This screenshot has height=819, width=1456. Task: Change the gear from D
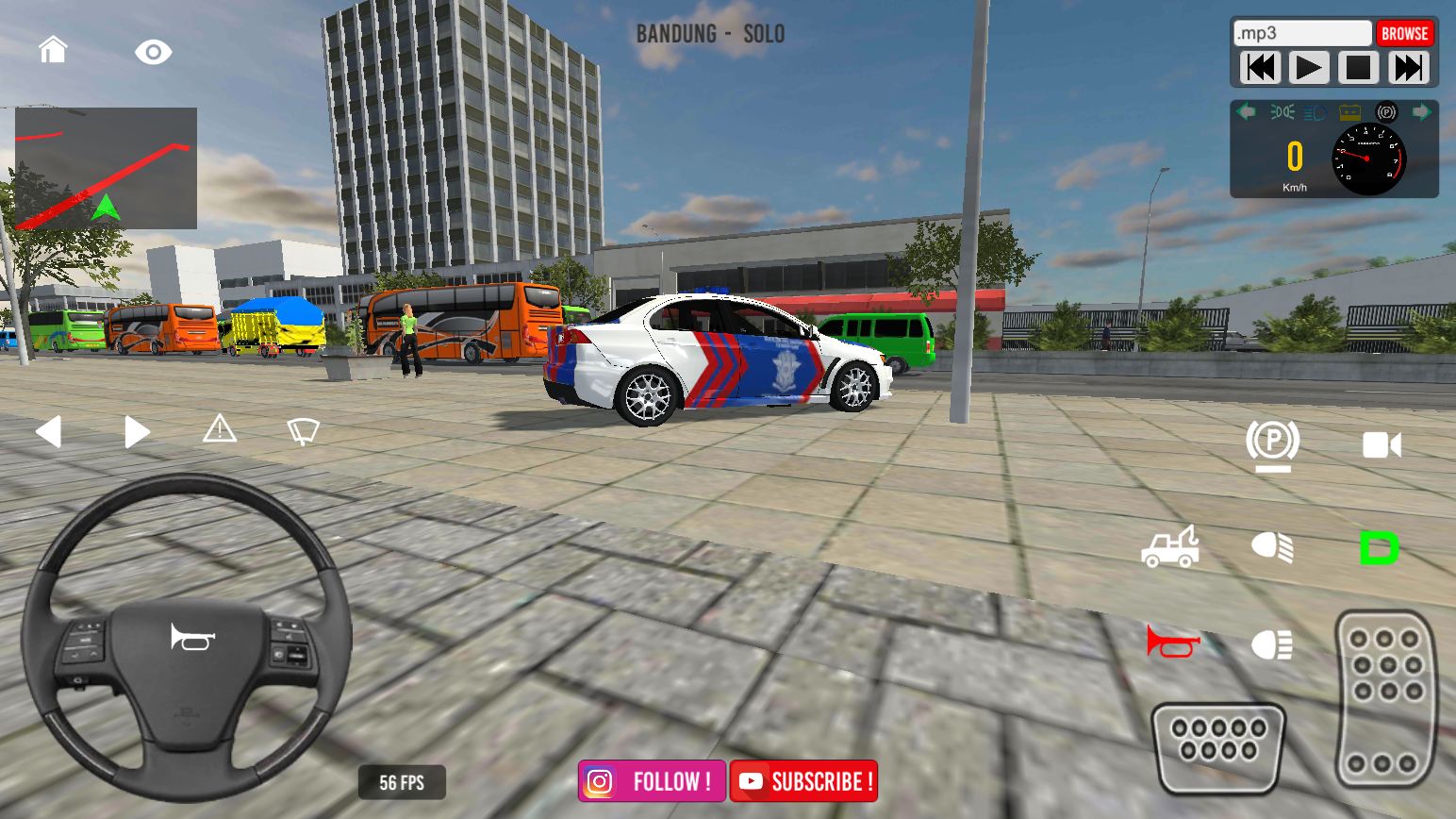coord(1379,548)
